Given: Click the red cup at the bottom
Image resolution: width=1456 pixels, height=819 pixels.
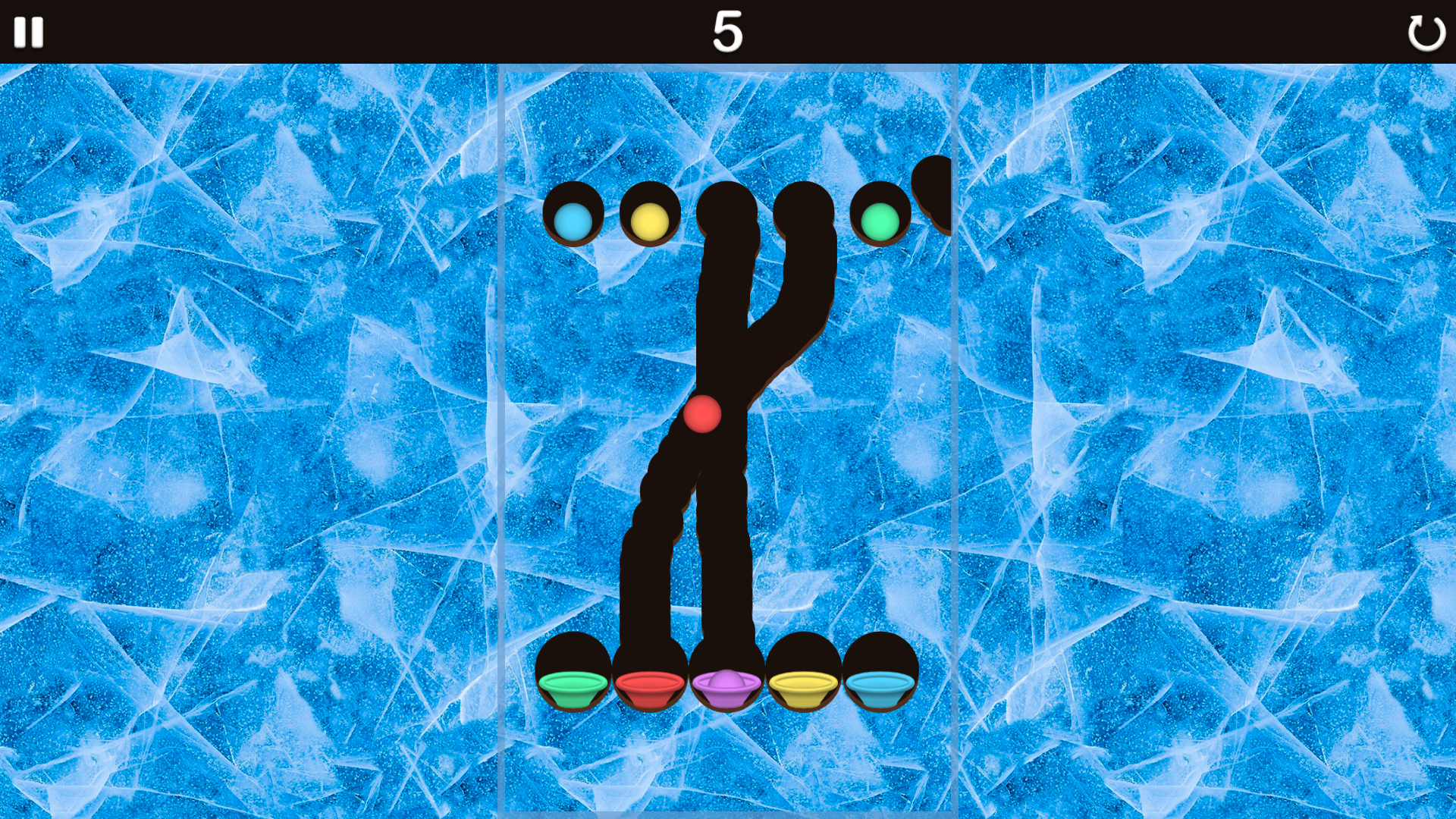Looking at the screenshot, I should coord(650,685).
